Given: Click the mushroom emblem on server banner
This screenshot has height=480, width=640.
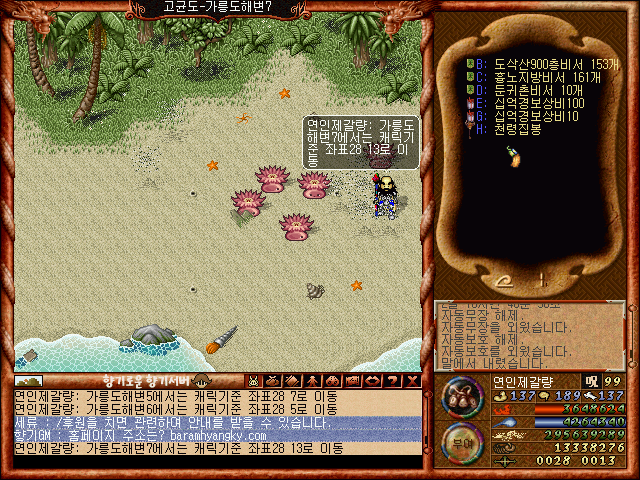Looking at the screenshot, I should [201, 380].
